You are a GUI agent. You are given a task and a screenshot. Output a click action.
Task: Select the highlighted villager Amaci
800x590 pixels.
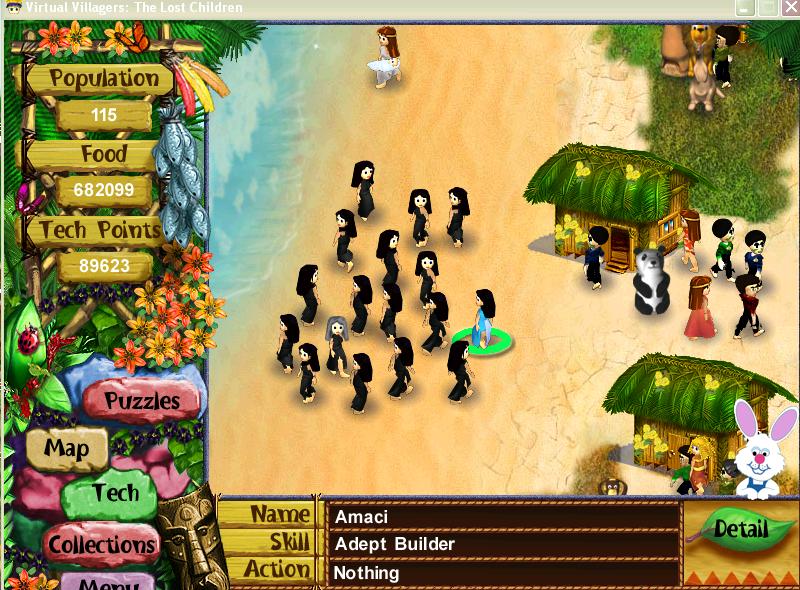[x=482, y=320]
